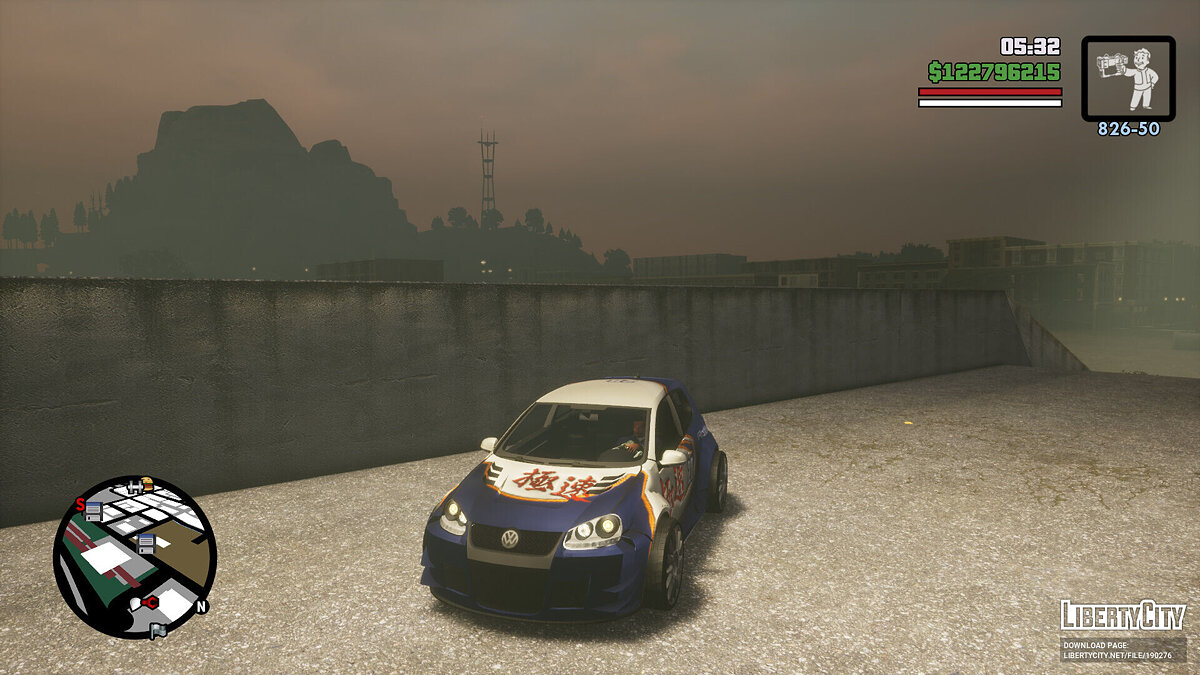Pick the save disk blip beside the red S
The height and width of the screenshot is (675, 1200).
tap(94, 511)
